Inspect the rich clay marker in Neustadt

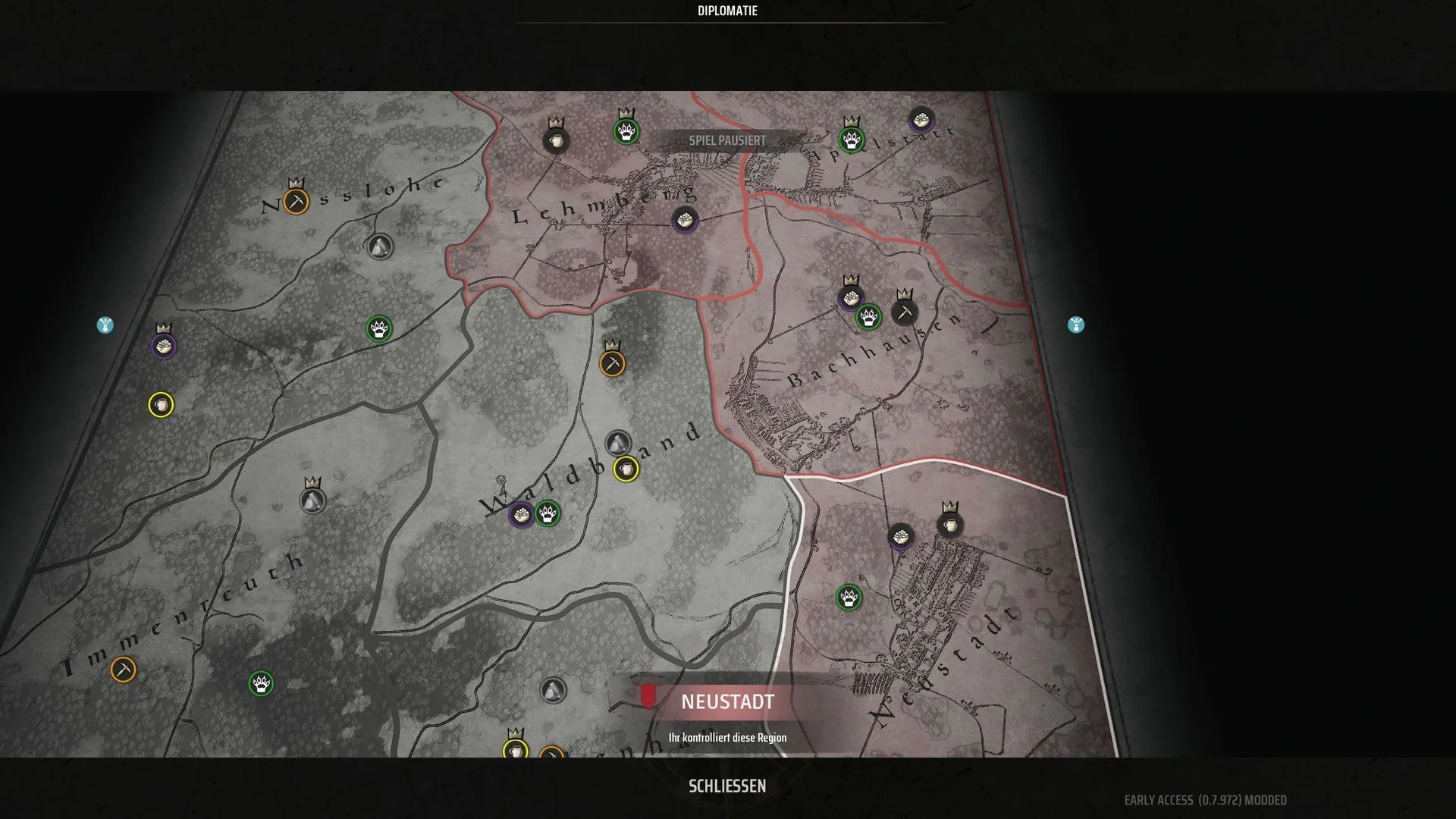click(x=949, y=525)
